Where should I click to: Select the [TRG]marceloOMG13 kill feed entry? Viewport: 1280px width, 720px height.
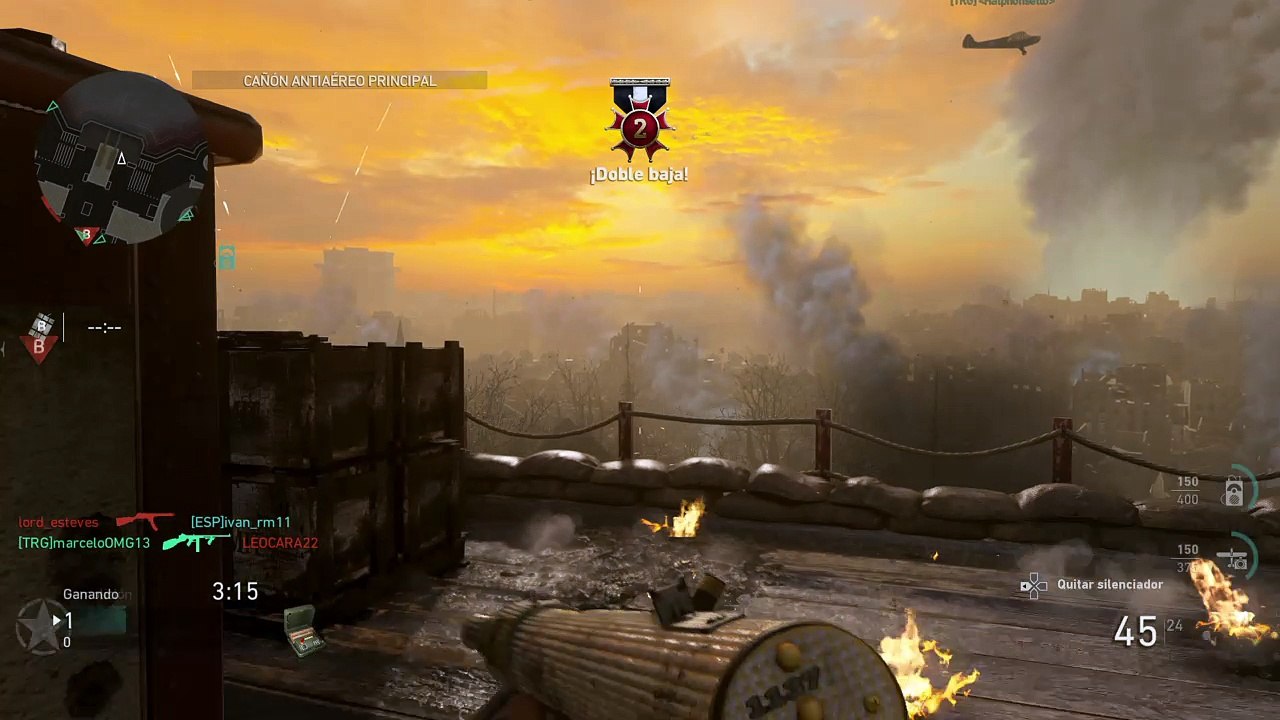[x=84, y=543]
